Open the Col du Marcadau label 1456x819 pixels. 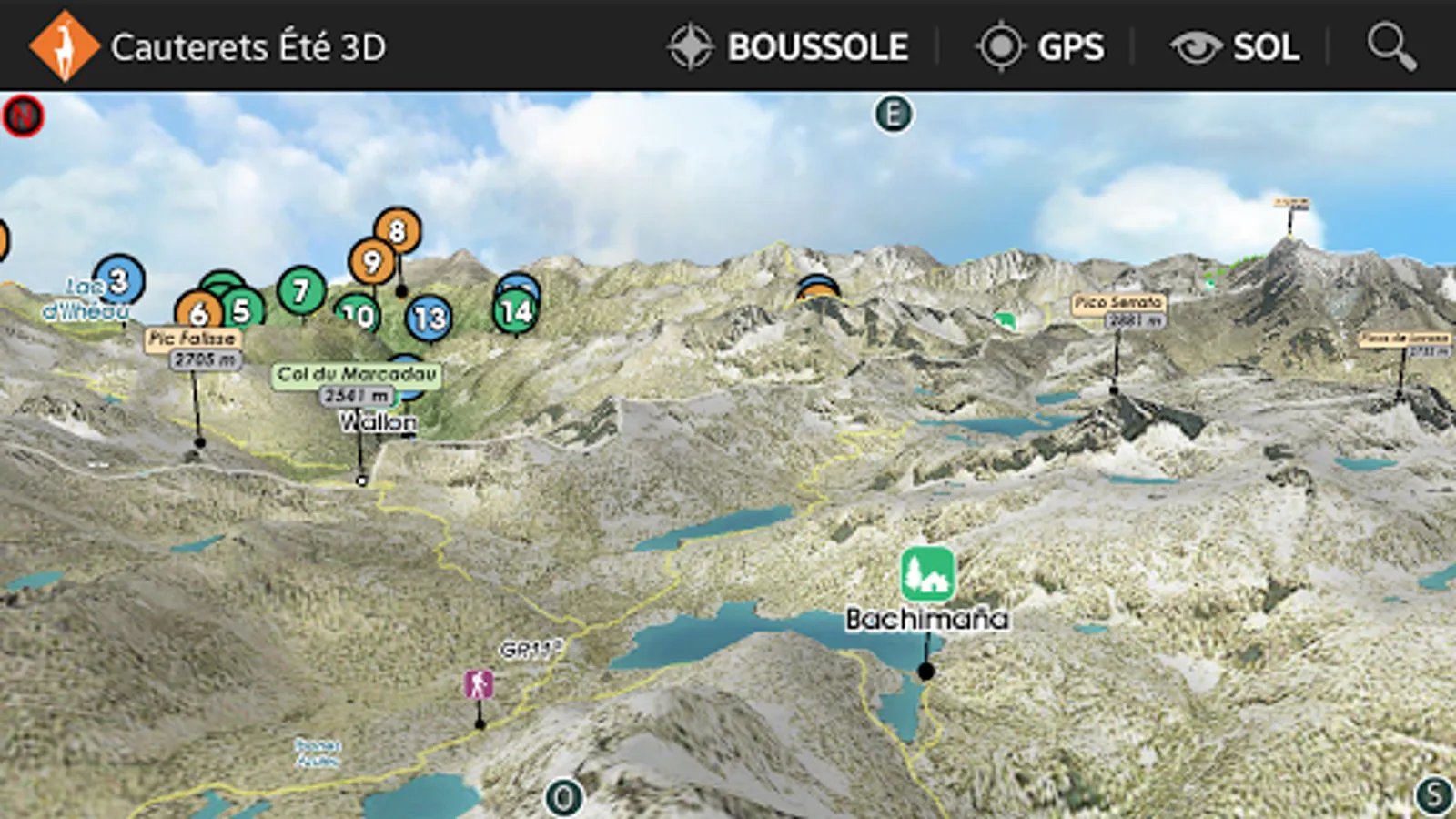pyautogui.click(x=357, y=374)
